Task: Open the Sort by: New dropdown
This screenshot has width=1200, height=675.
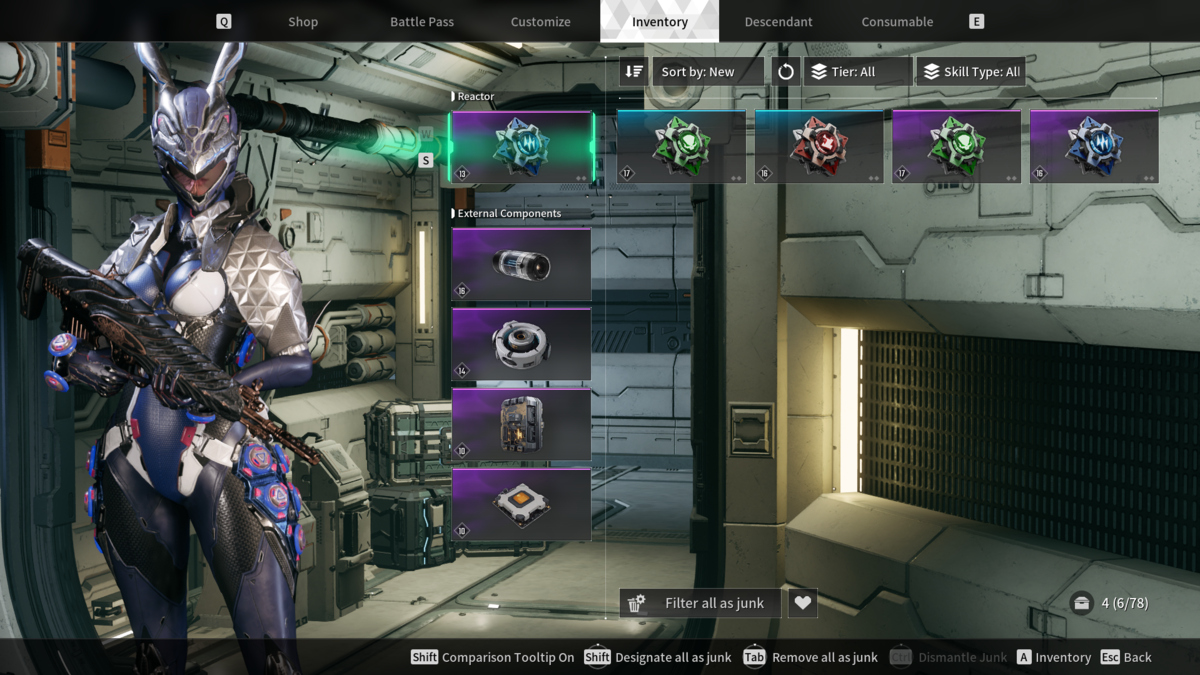Action: point(708,72)
